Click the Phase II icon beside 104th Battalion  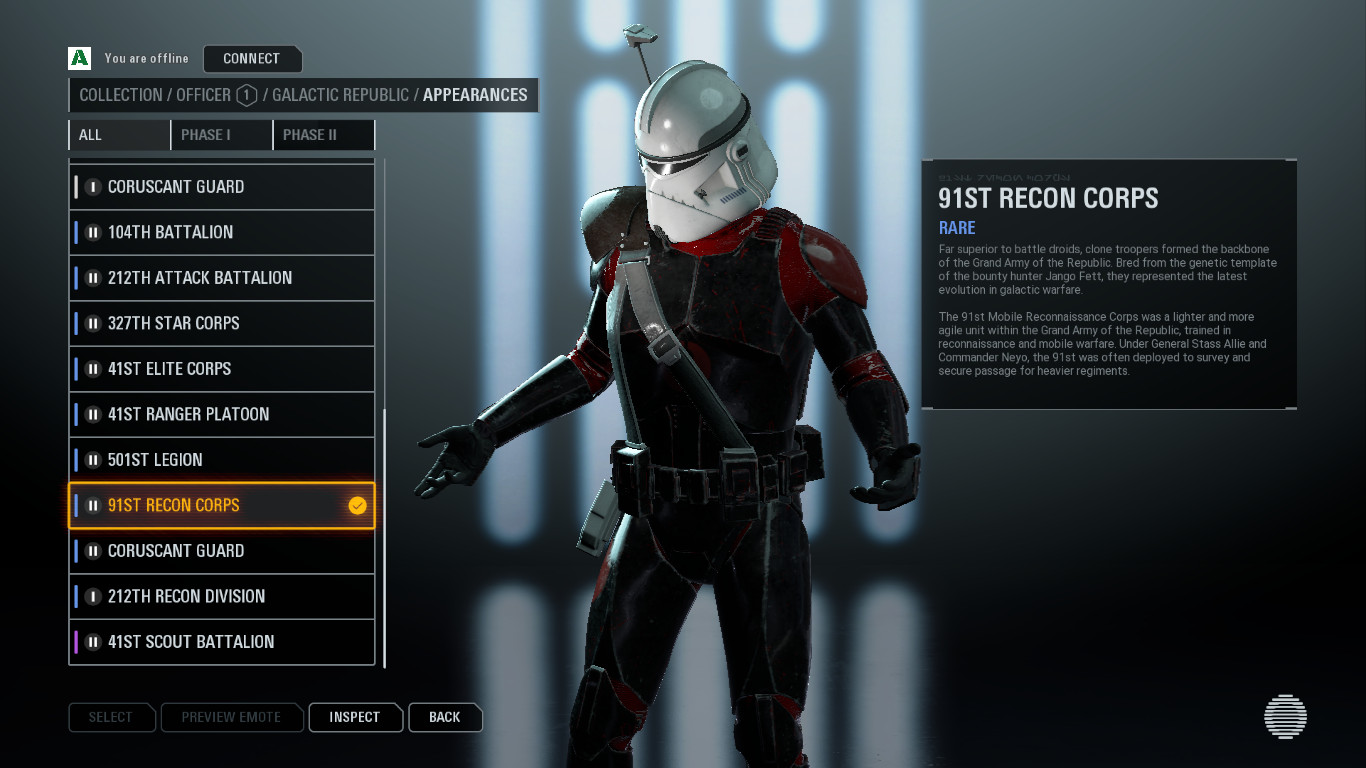91,232
